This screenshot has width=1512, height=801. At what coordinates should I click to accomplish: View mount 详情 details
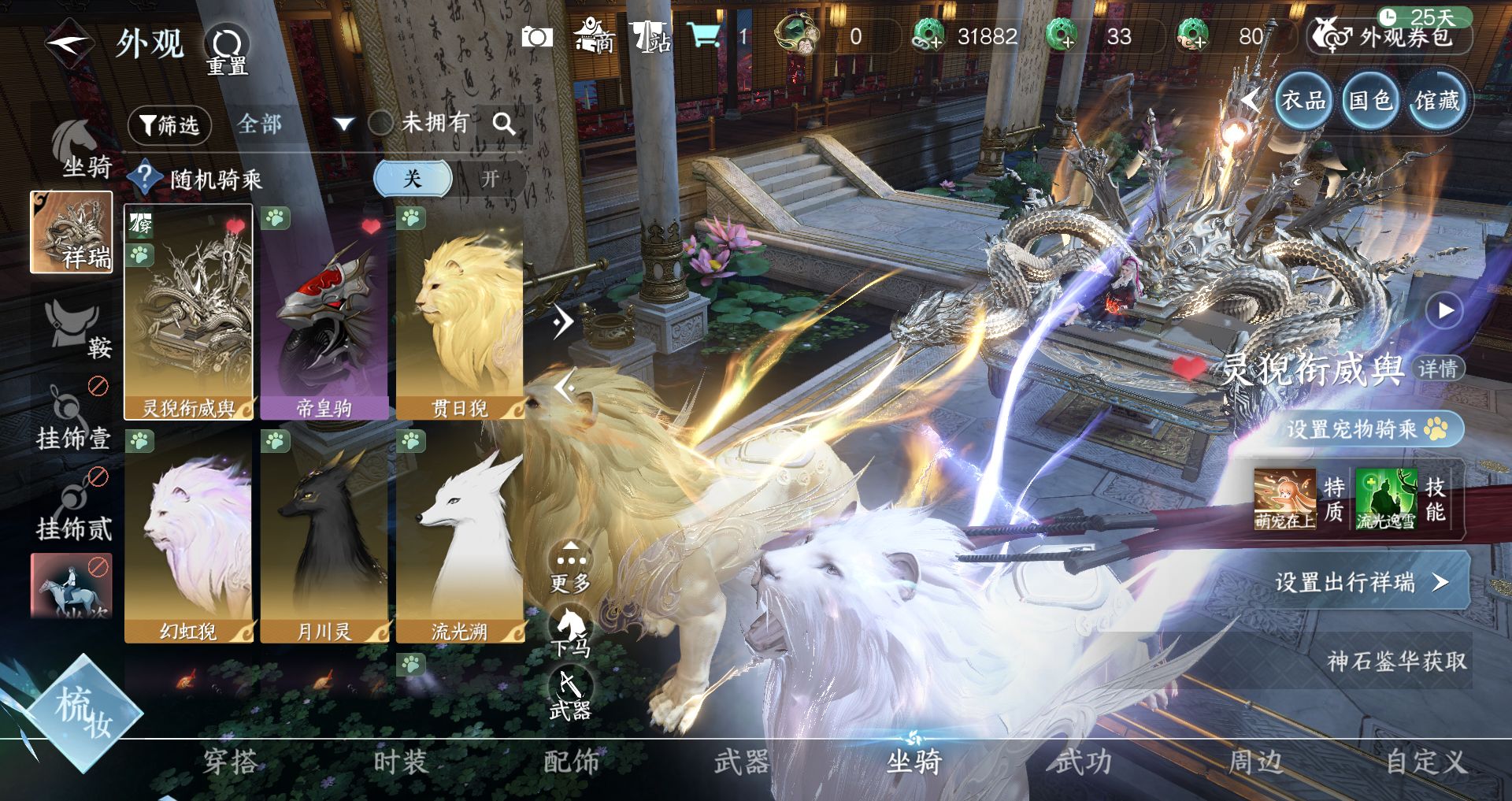(x=1437, y=369)
